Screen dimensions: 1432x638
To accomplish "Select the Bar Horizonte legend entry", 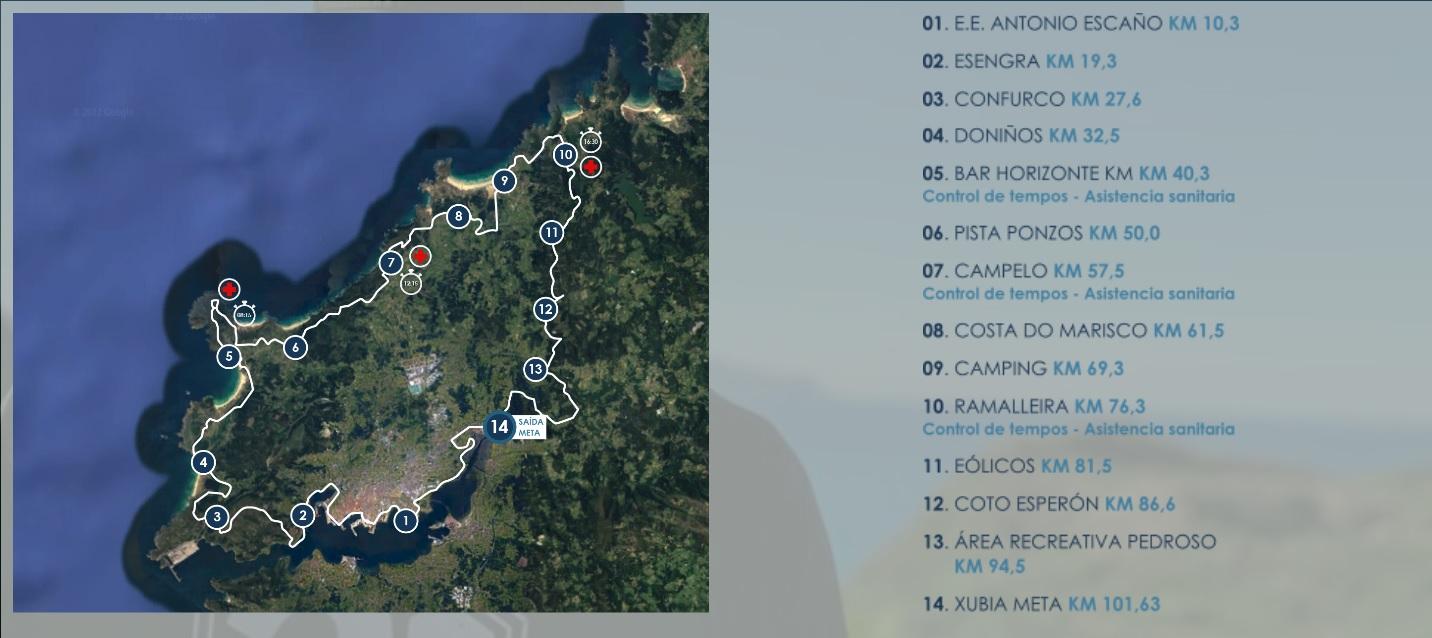I will [x=1065, y=173].
